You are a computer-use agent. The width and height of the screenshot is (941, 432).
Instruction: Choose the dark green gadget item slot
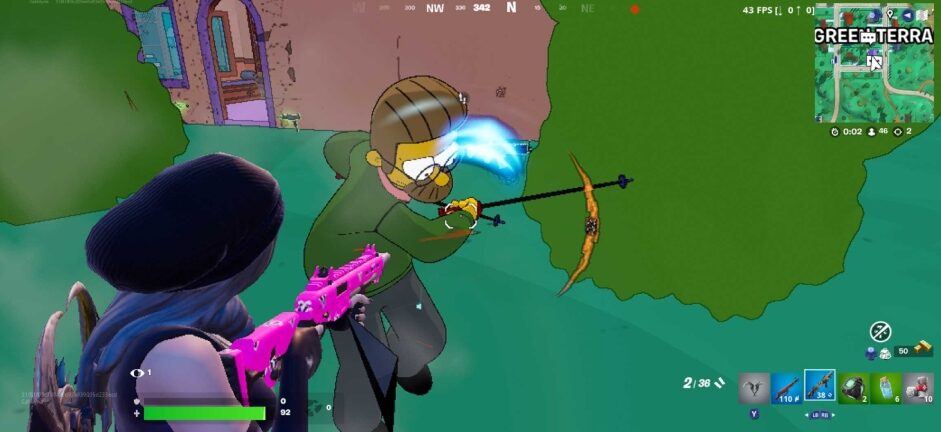click(x=853, y=387)
